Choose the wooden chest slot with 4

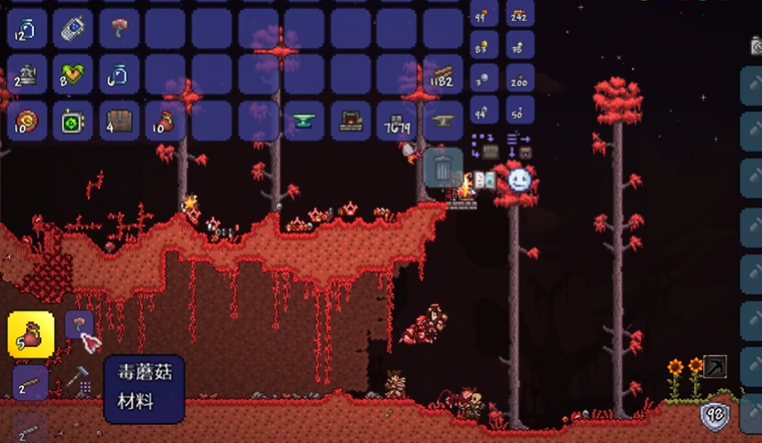[119, 120]
